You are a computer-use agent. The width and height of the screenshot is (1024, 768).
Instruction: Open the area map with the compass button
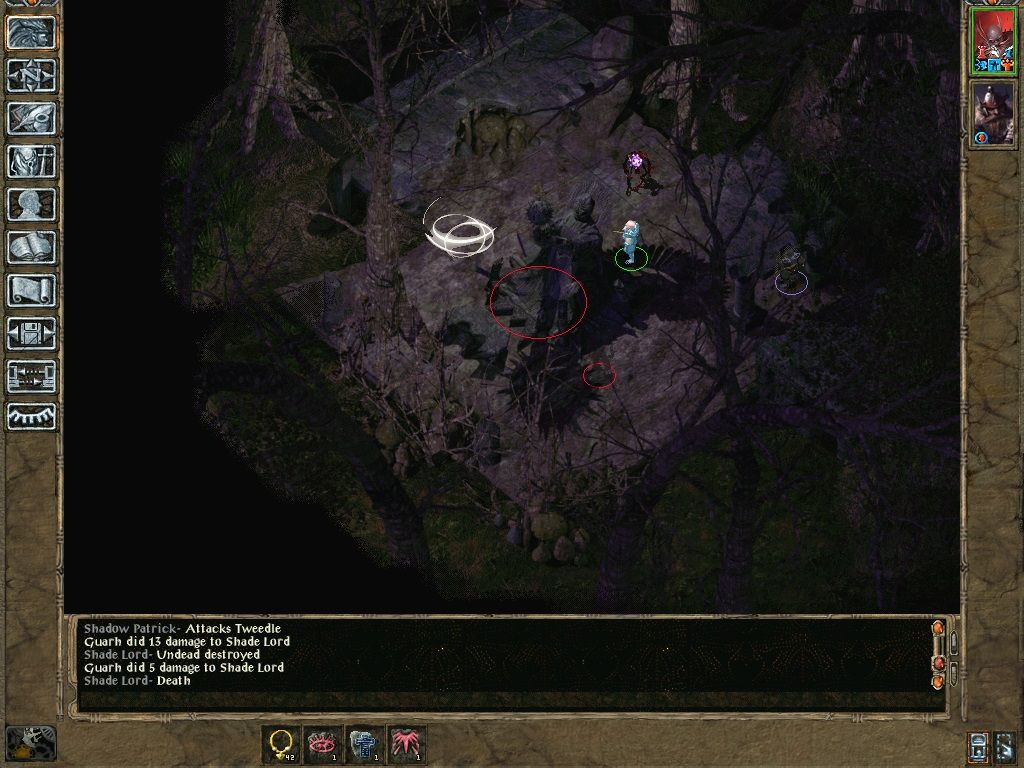(x=31, y=76)
